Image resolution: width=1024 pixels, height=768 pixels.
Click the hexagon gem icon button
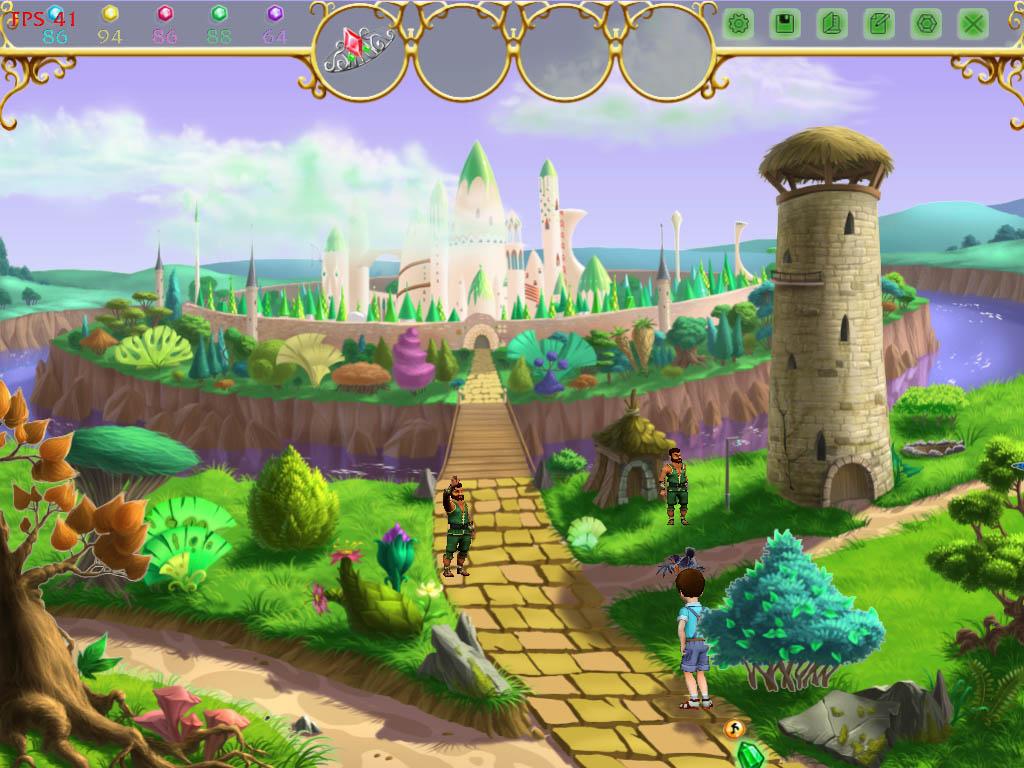click(x=925, y=24)
